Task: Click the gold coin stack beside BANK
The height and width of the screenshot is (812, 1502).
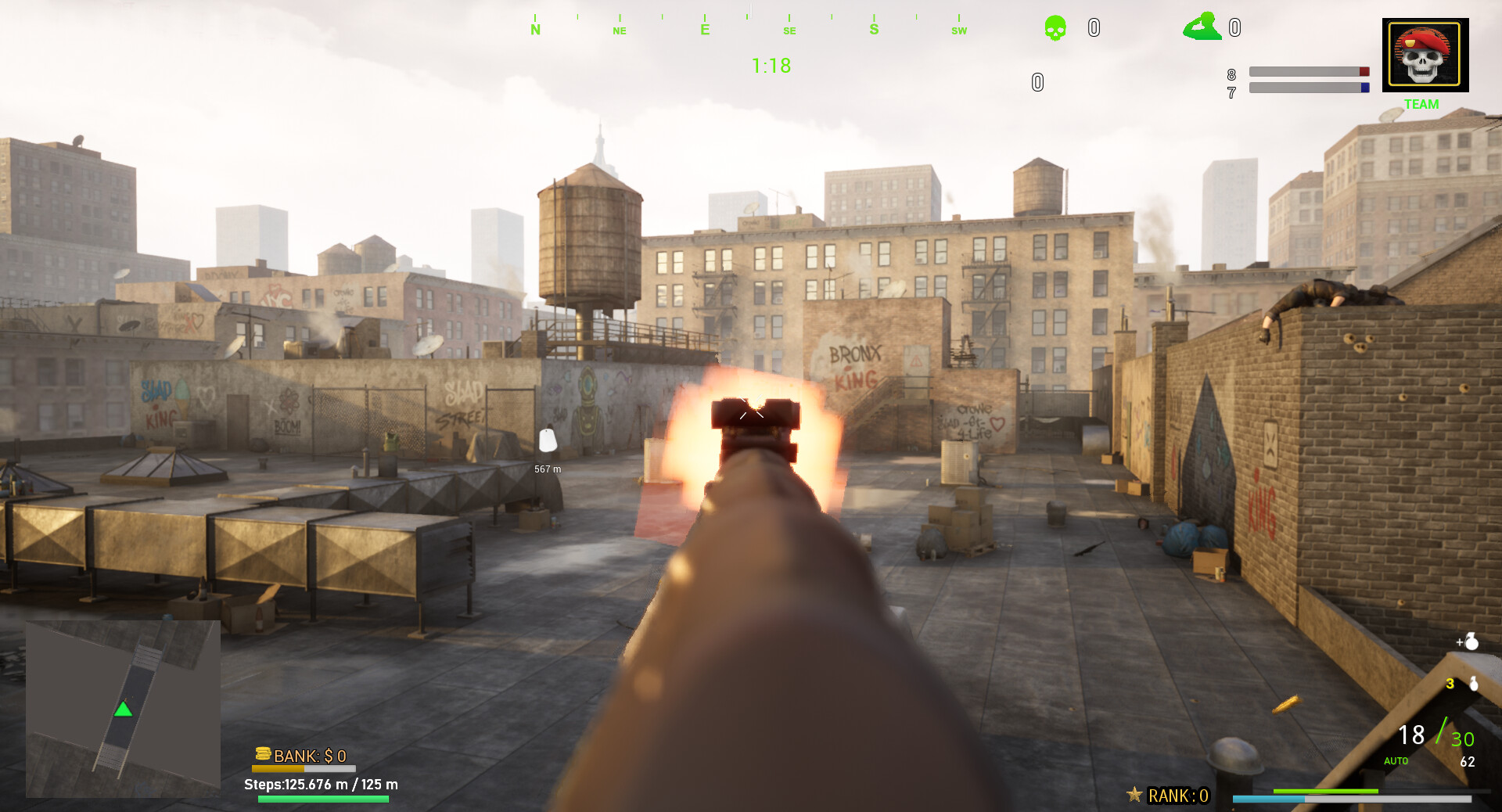Action: pyautogui.click(x=264, y=756)
